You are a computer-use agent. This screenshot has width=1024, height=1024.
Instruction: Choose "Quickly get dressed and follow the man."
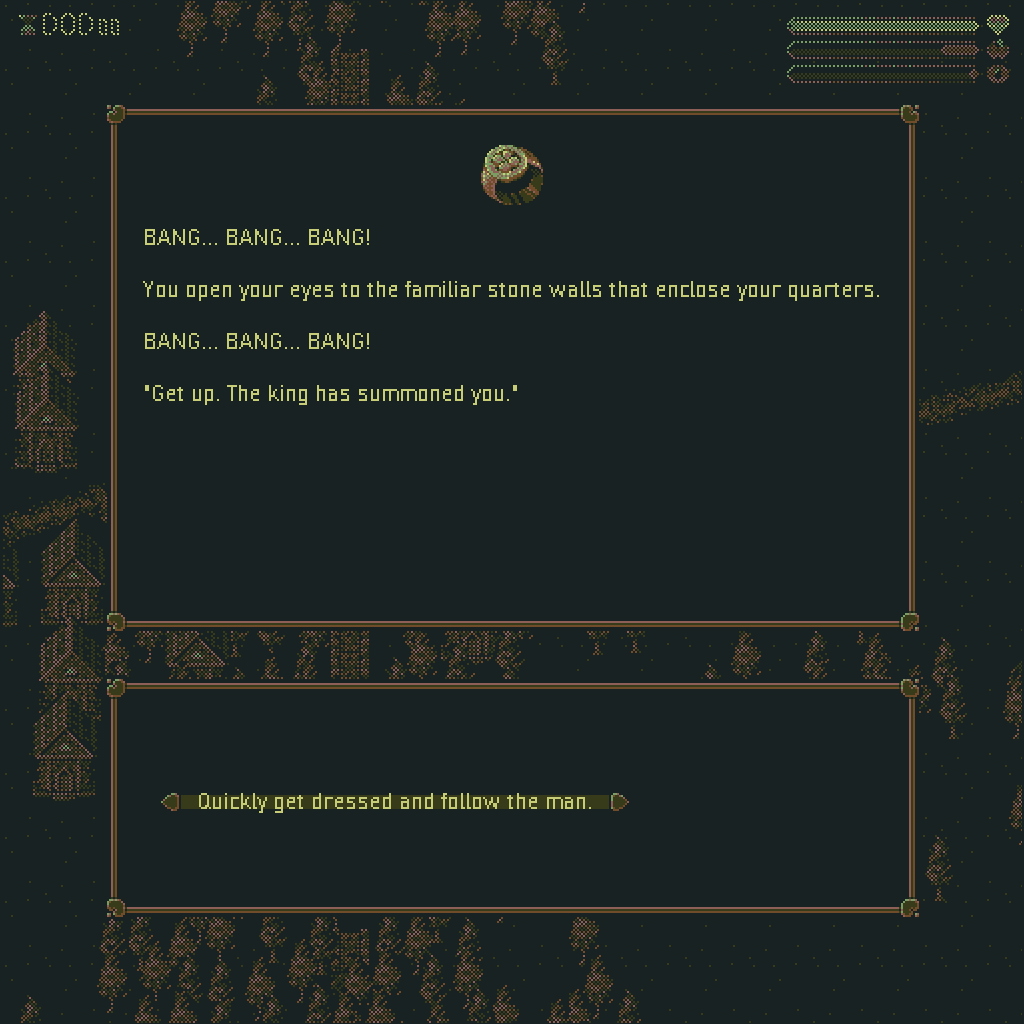pos(395,802)
